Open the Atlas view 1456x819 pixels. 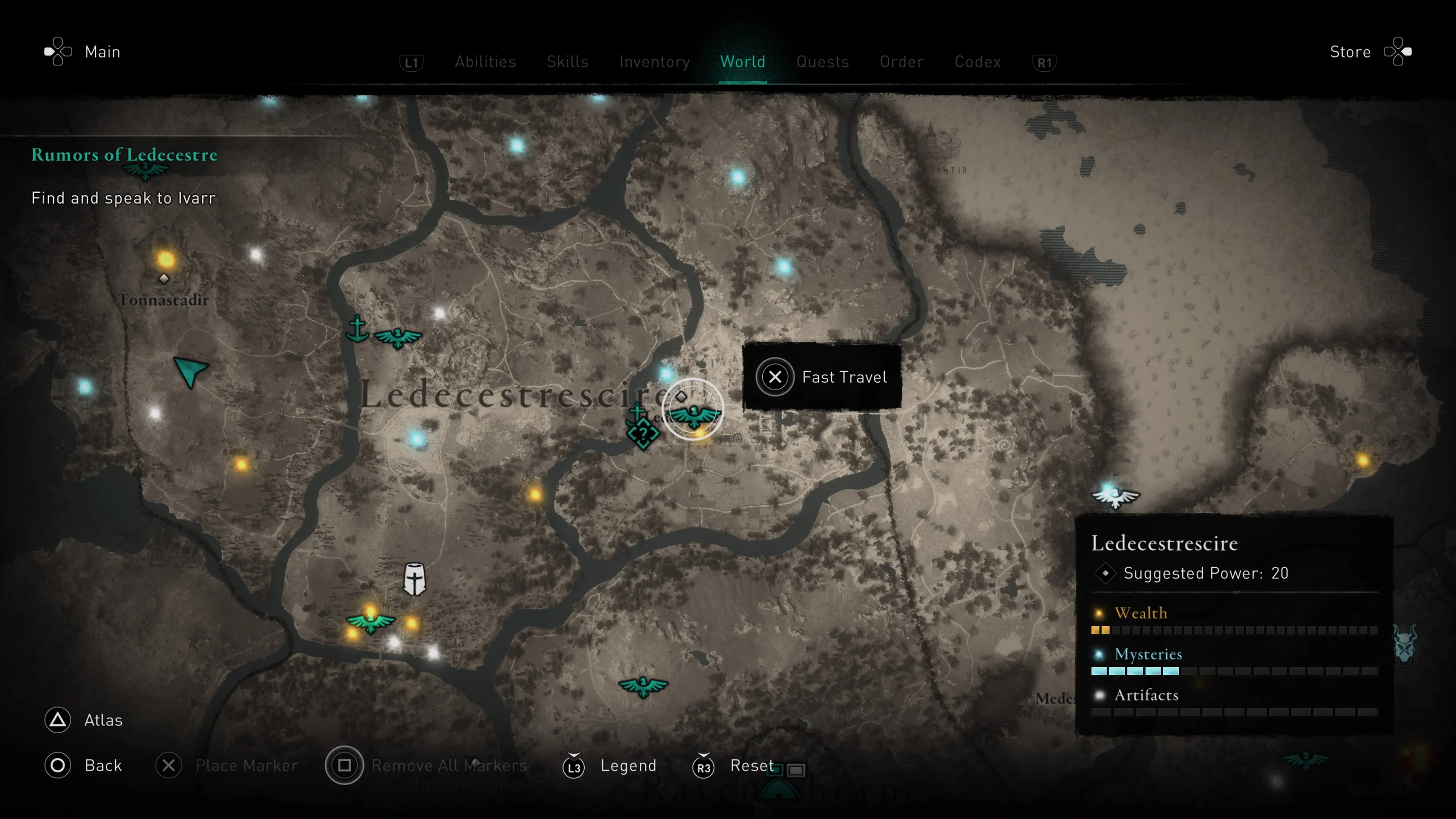point(83,720)
